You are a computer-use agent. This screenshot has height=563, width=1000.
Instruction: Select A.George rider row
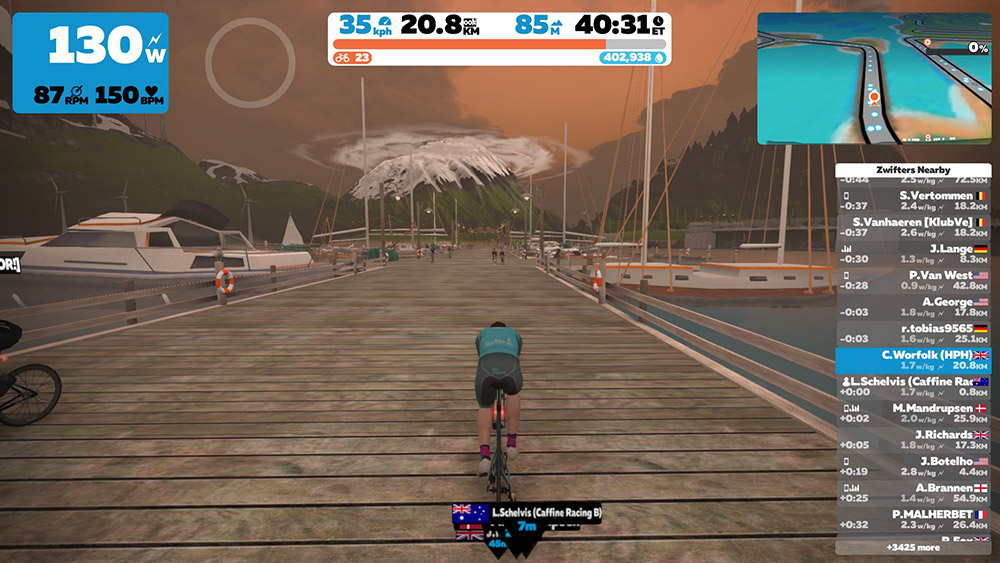click(x=913, y=306)
